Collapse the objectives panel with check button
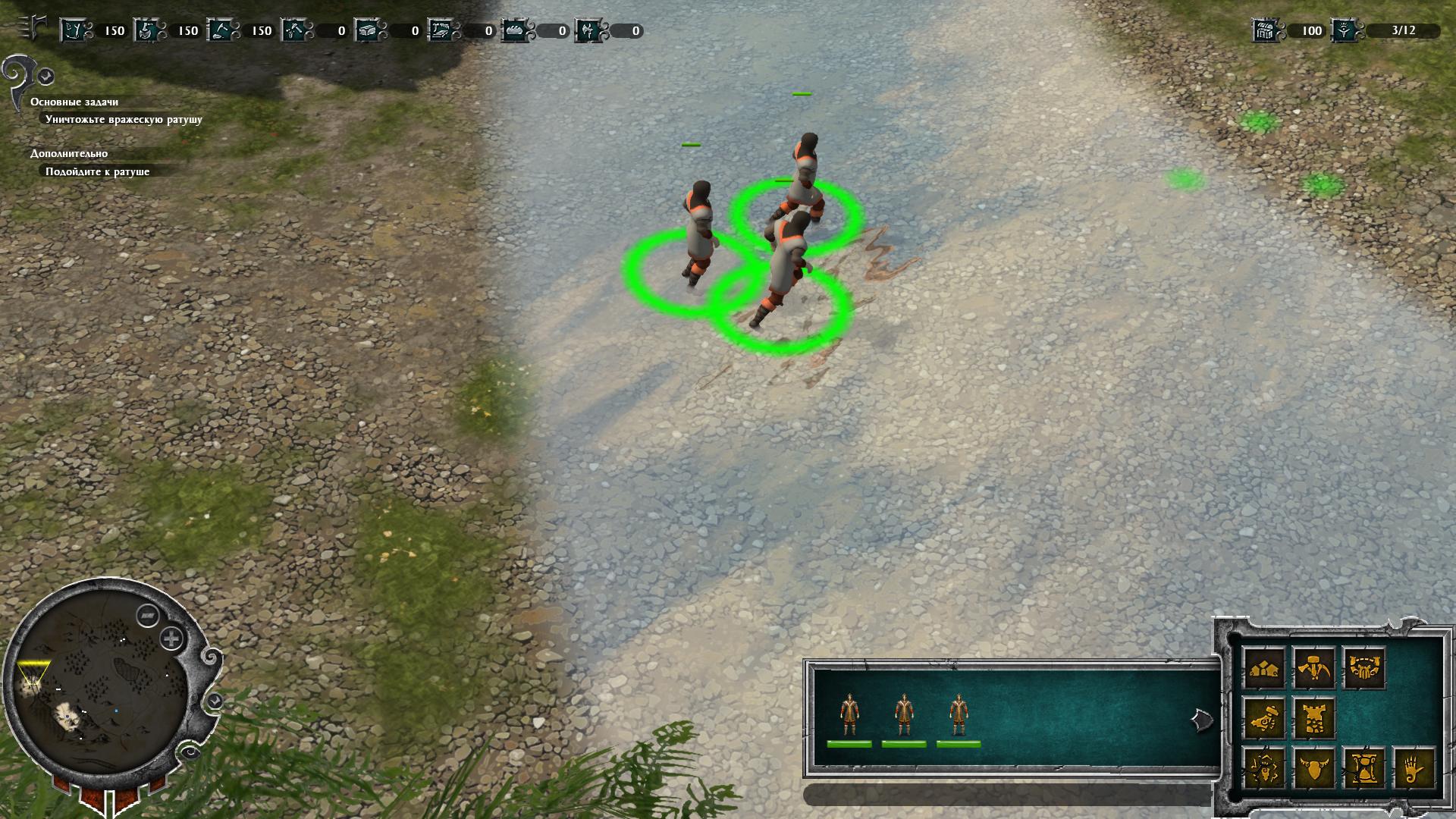Screen dimensions: 1456x819 [x=46, y=76]
